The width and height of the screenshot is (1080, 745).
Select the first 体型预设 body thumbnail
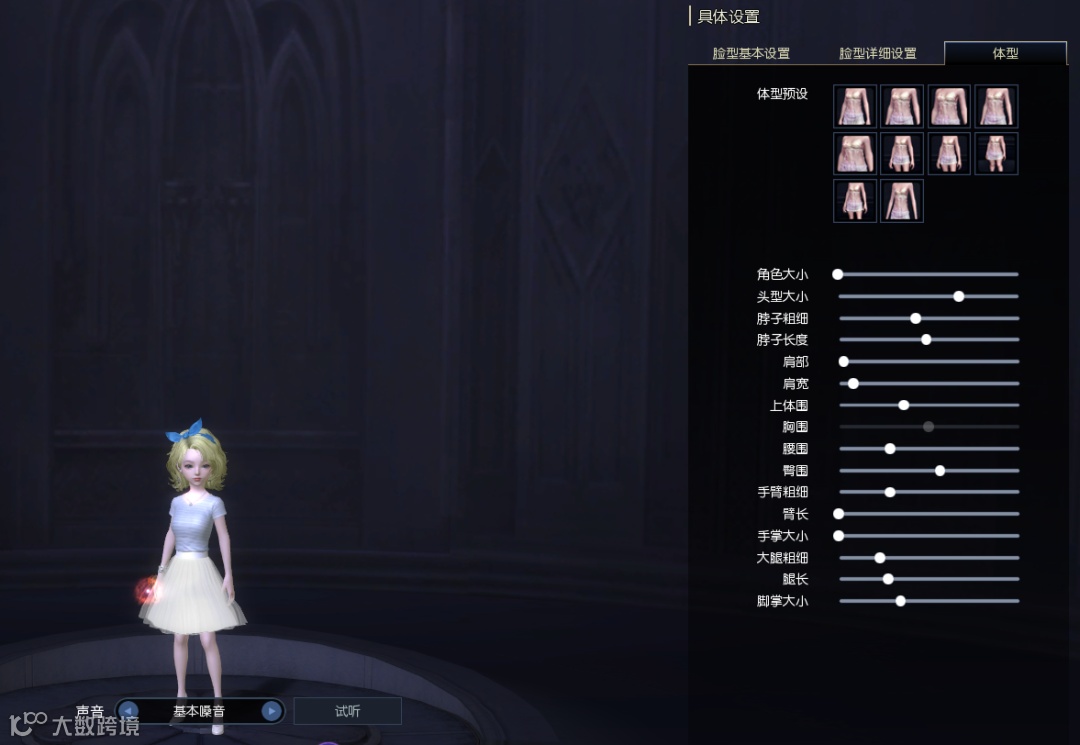[x=855, y=106]
